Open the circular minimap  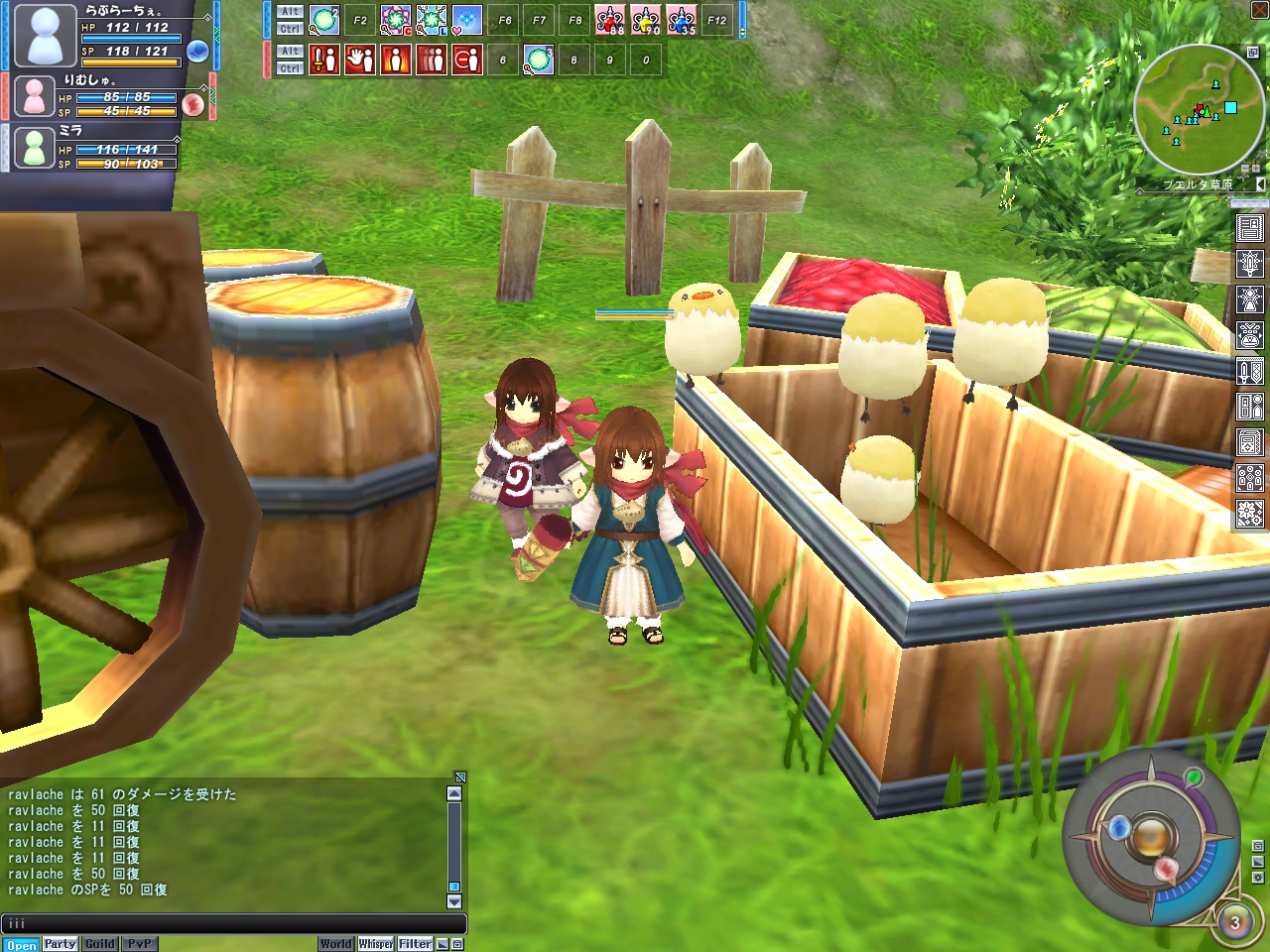[x=1199, y=110]
